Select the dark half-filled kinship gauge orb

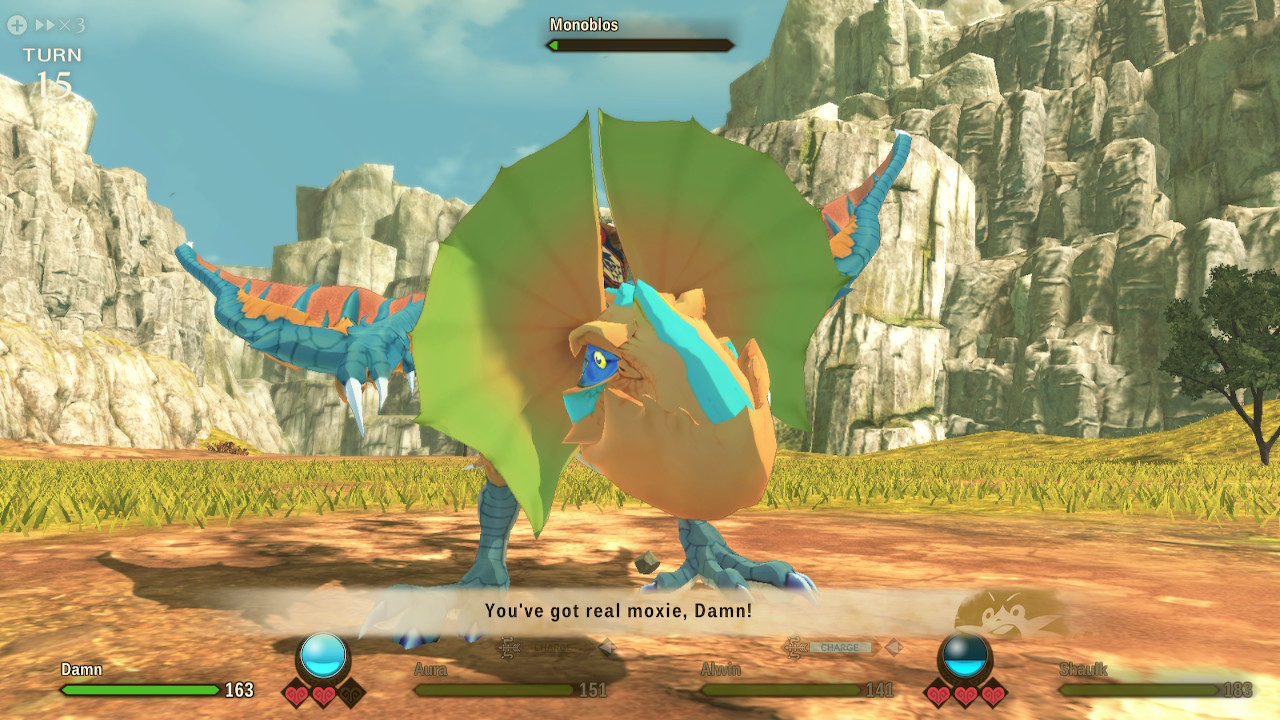click(965, 656)
